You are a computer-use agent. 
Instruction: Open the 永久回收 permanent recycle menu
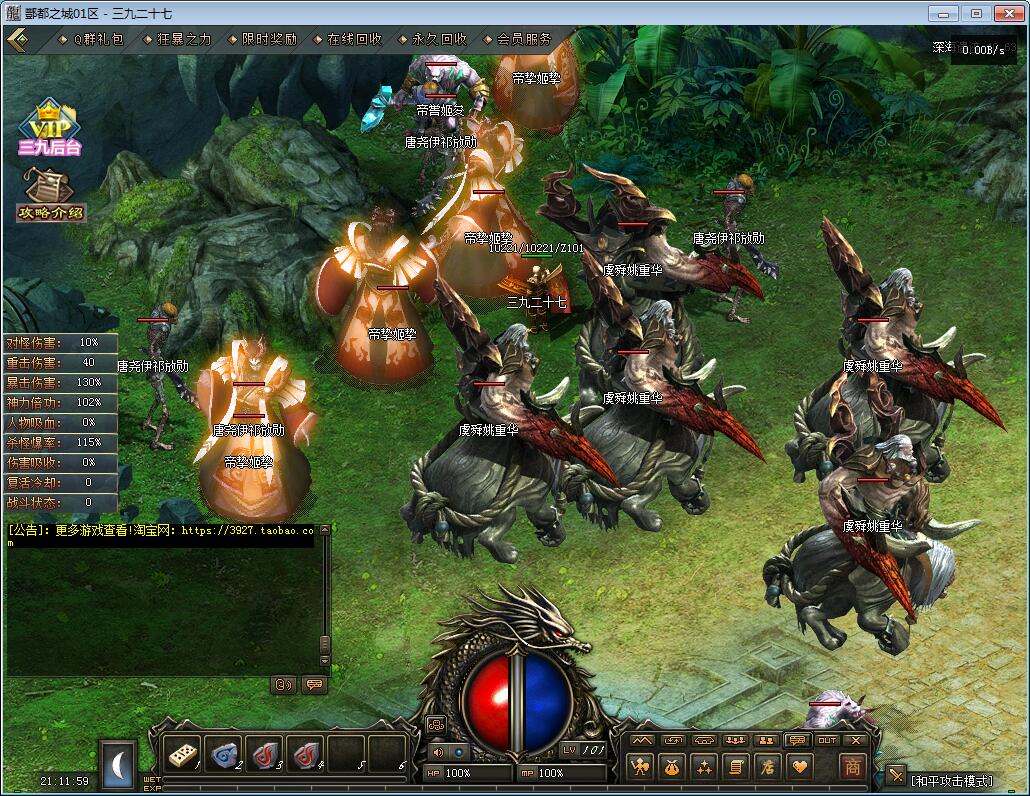pos(439,39)
